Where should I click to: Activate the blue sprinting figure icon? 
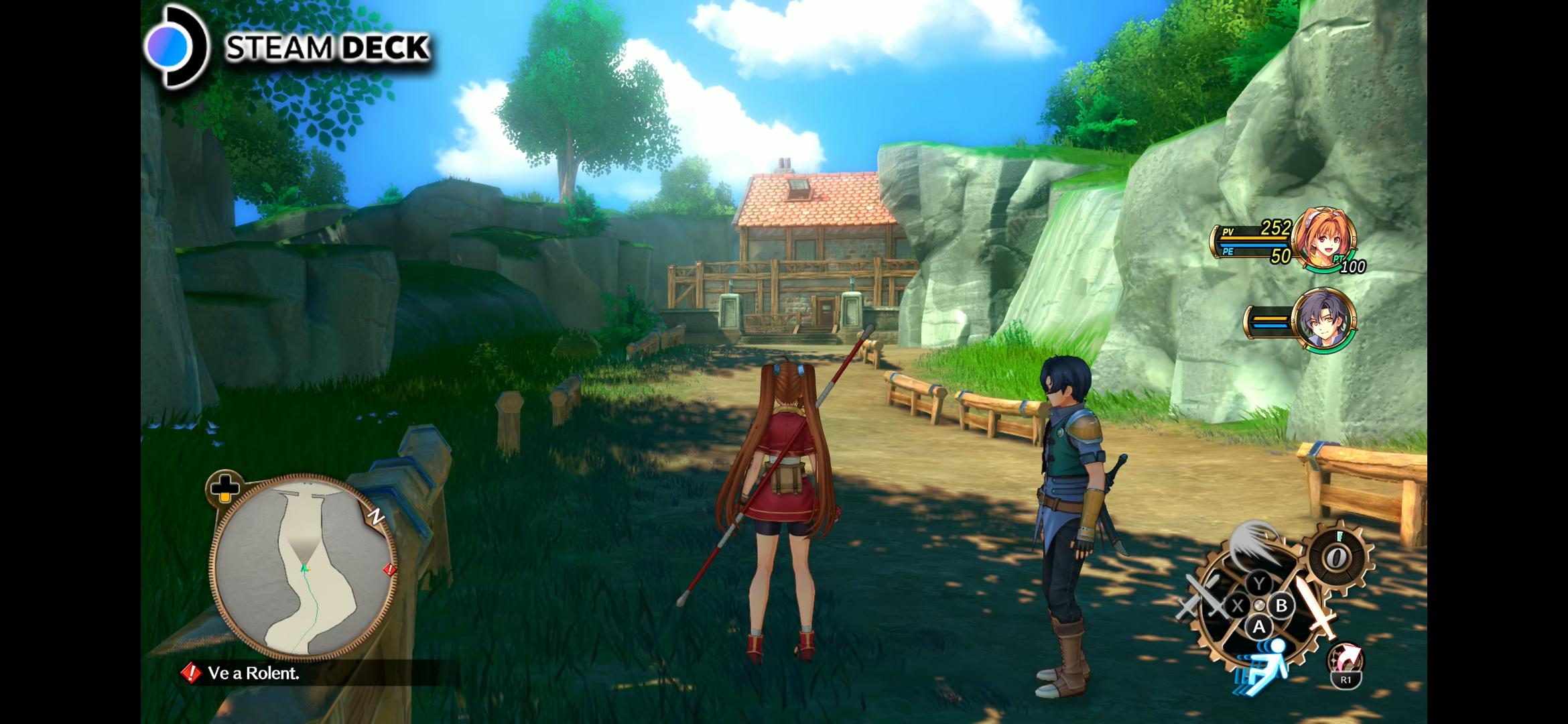pos(1262,662)
